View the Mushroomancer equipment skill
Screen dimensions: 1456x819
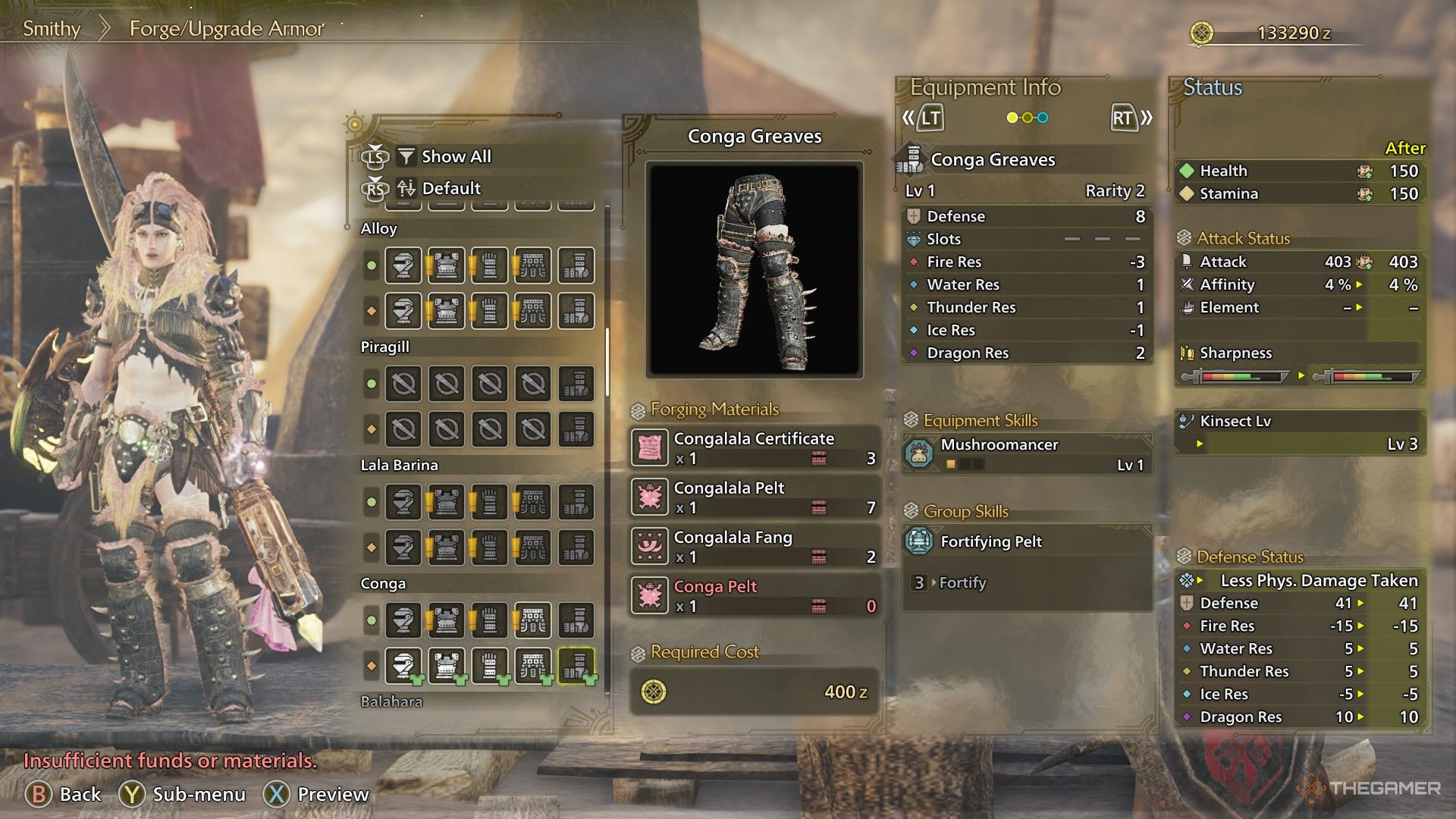(1027, 453)
